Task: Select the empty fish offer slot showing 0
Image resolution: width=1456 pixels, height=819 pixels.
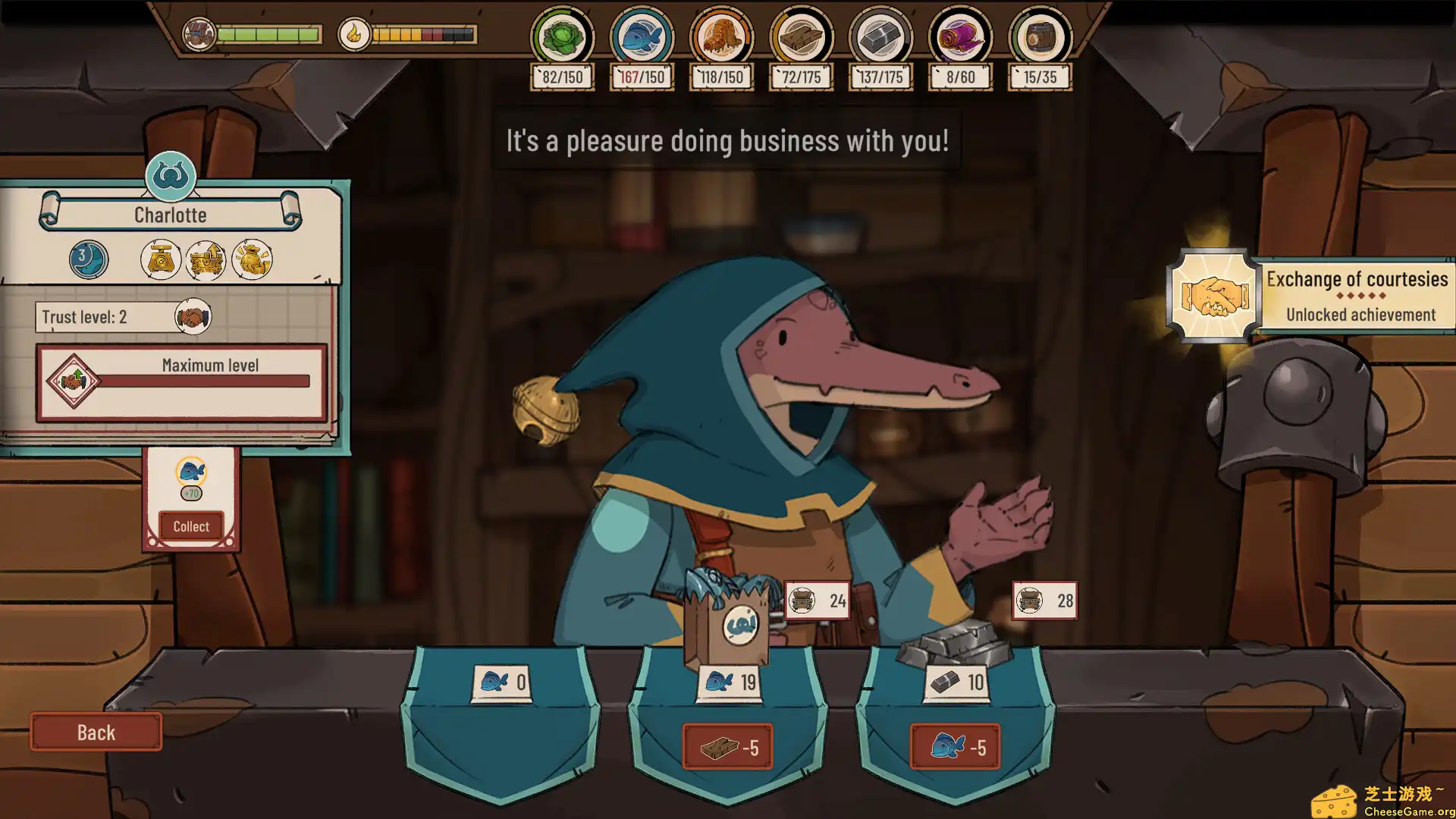Action: pos(500,682)
